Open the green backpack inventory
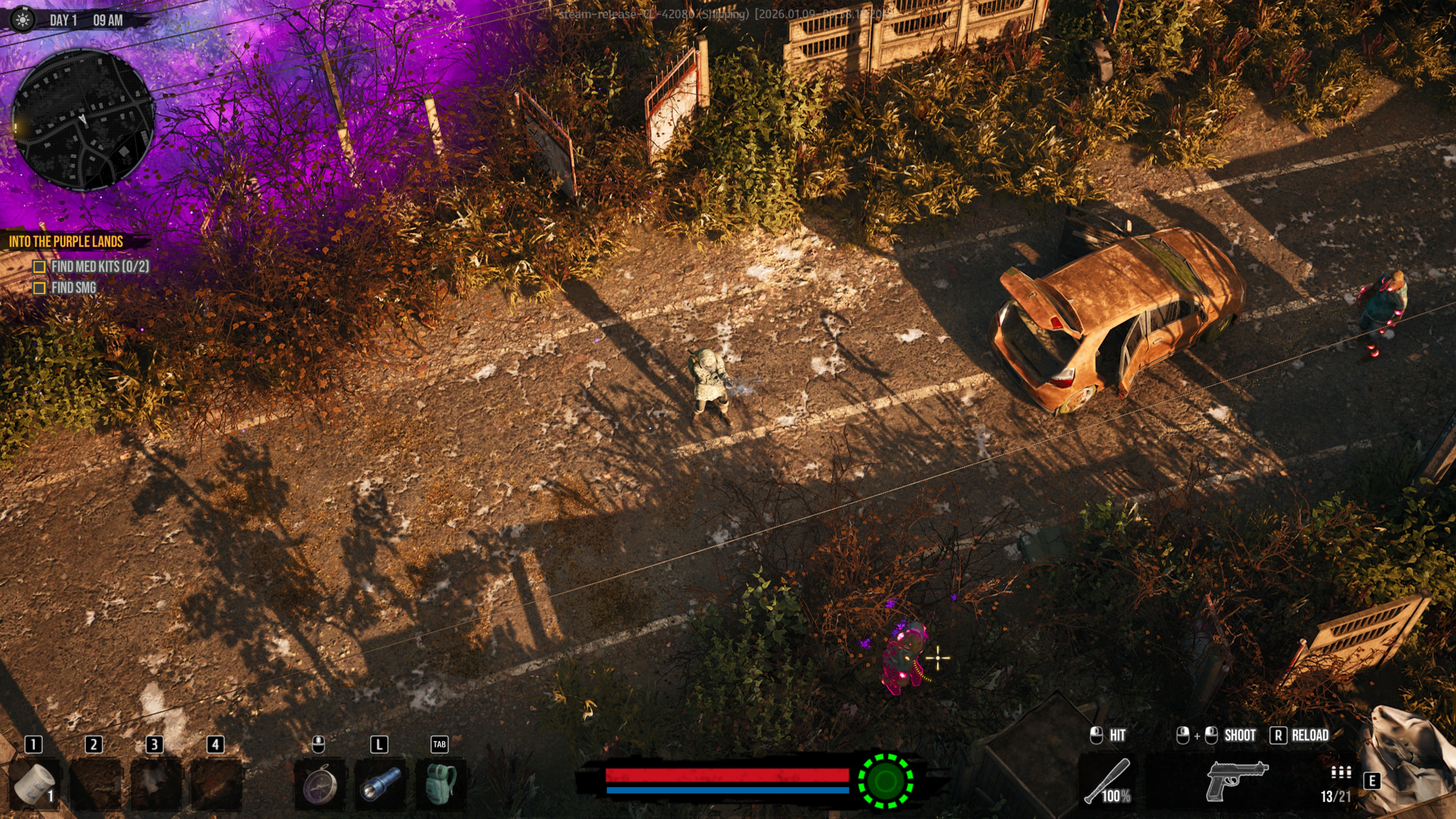The width and height of the screenshot is (1456, 819). pyautogui.click(x=441, y=784)
